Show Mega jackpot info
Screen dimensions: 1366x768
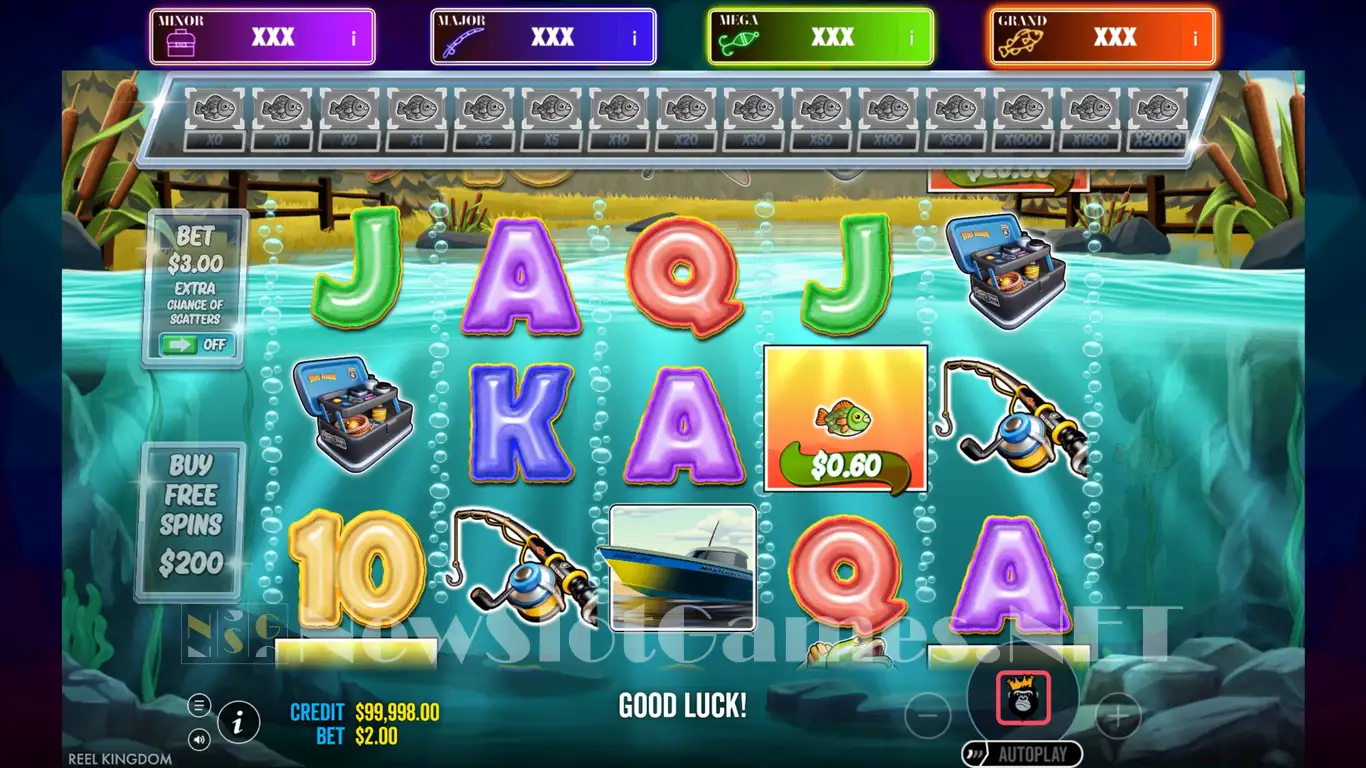tap(911, 39)
